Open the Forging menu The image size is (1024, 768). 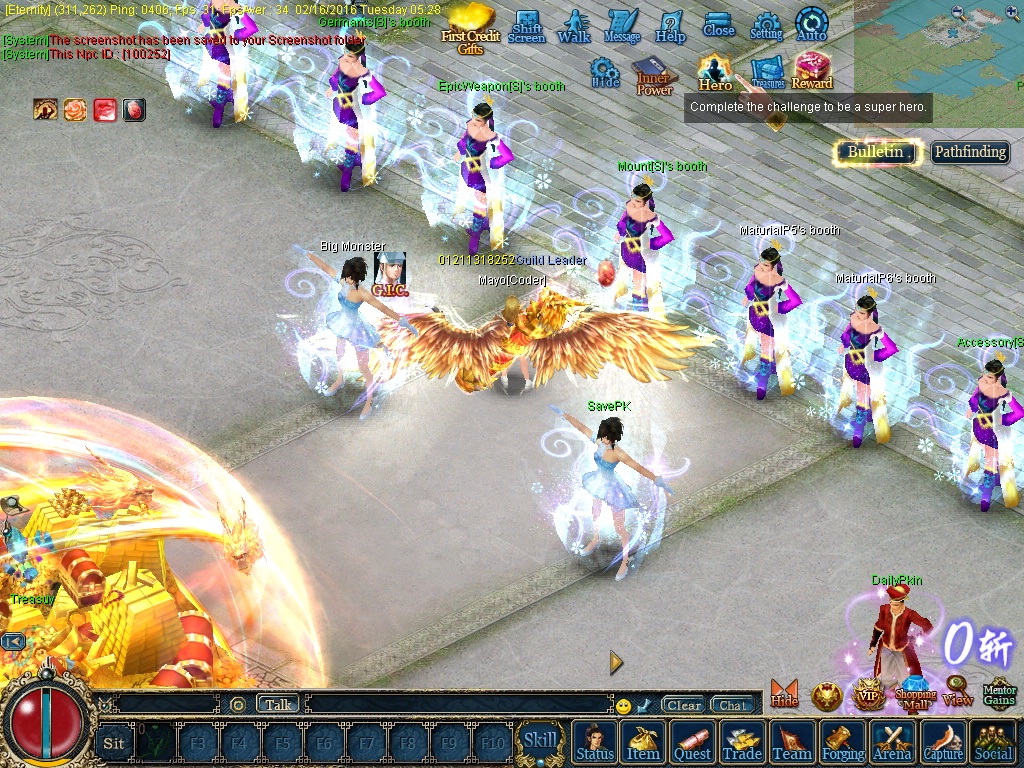[843, 742]
